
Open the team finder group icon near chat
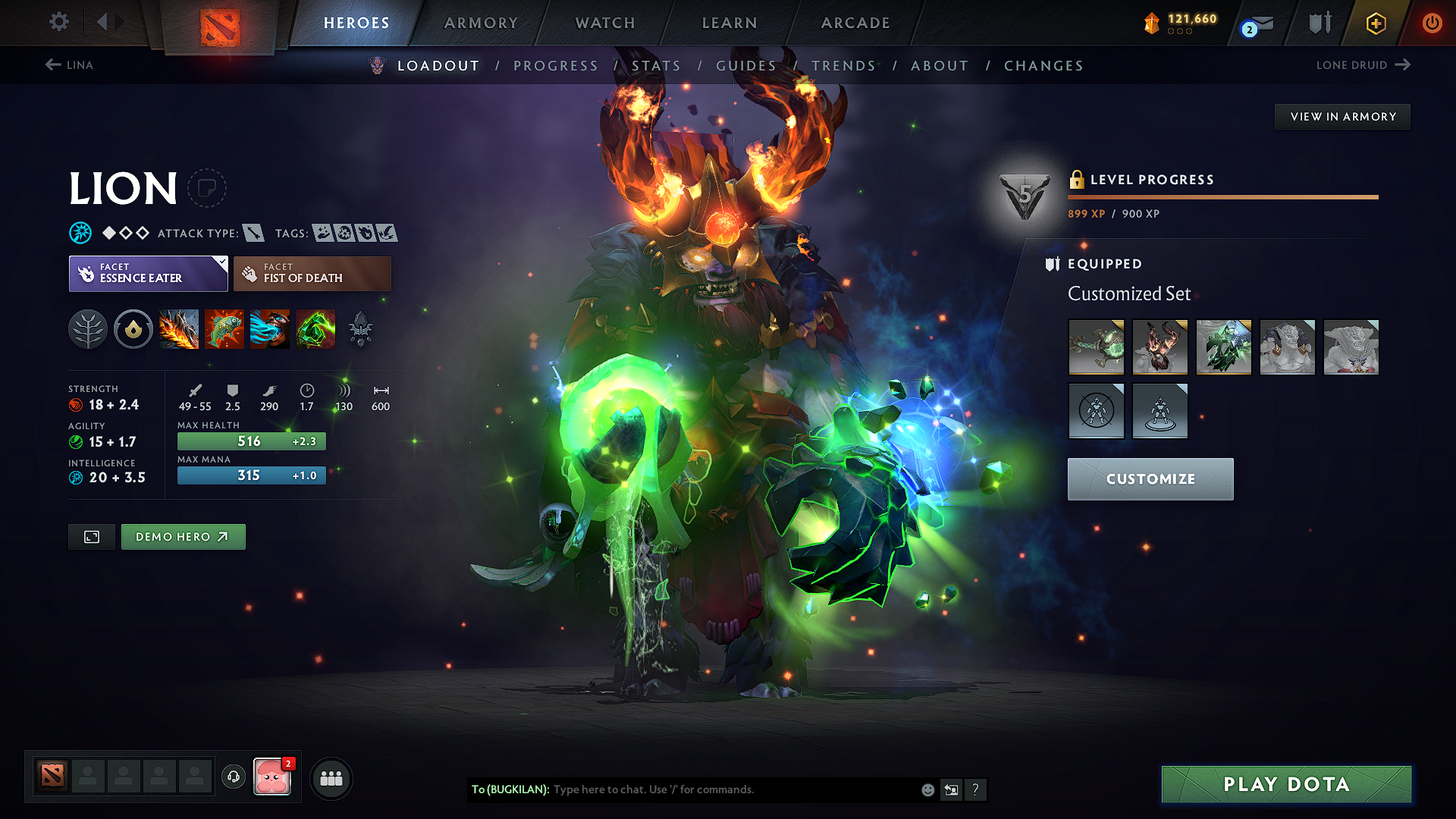tap(330, 777)
